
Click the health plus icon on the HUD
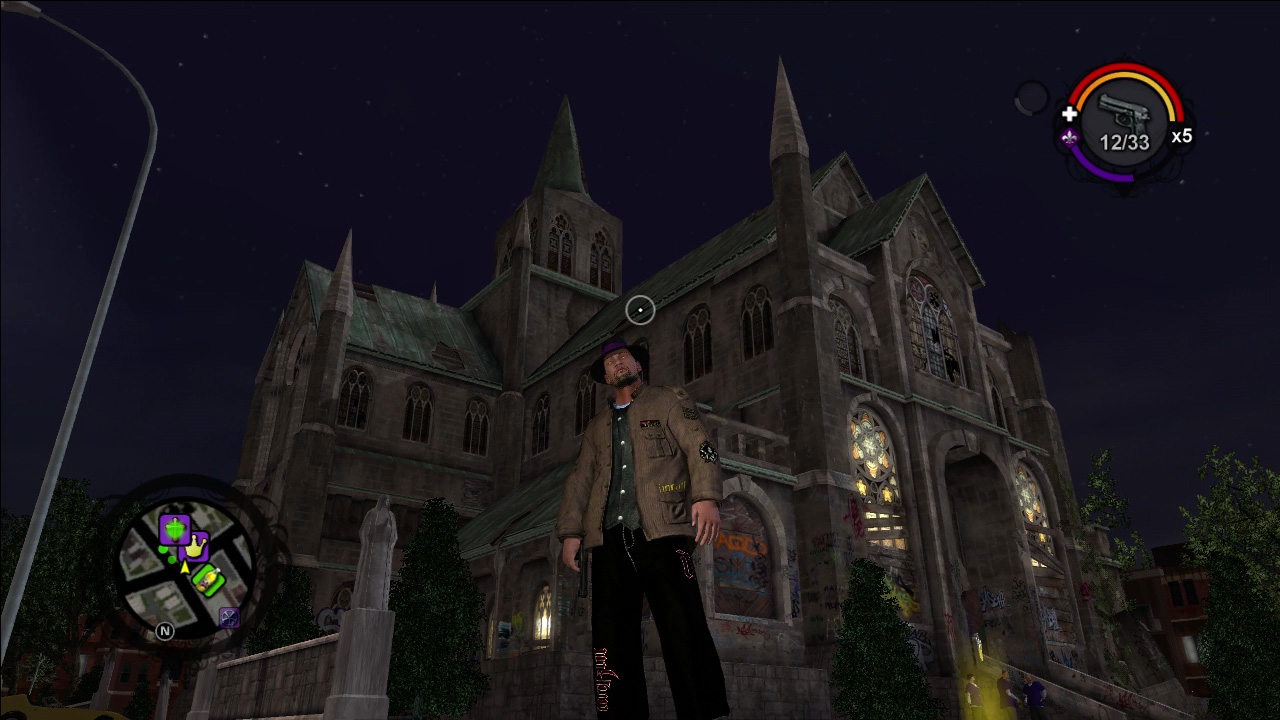(x=1070, y=114)
